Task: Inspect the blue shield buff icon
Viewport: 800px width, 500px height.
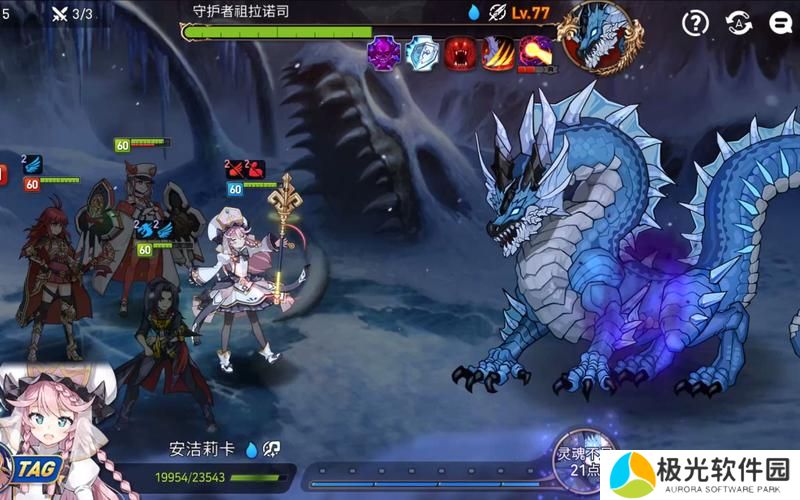Action: tap(422, 53)
